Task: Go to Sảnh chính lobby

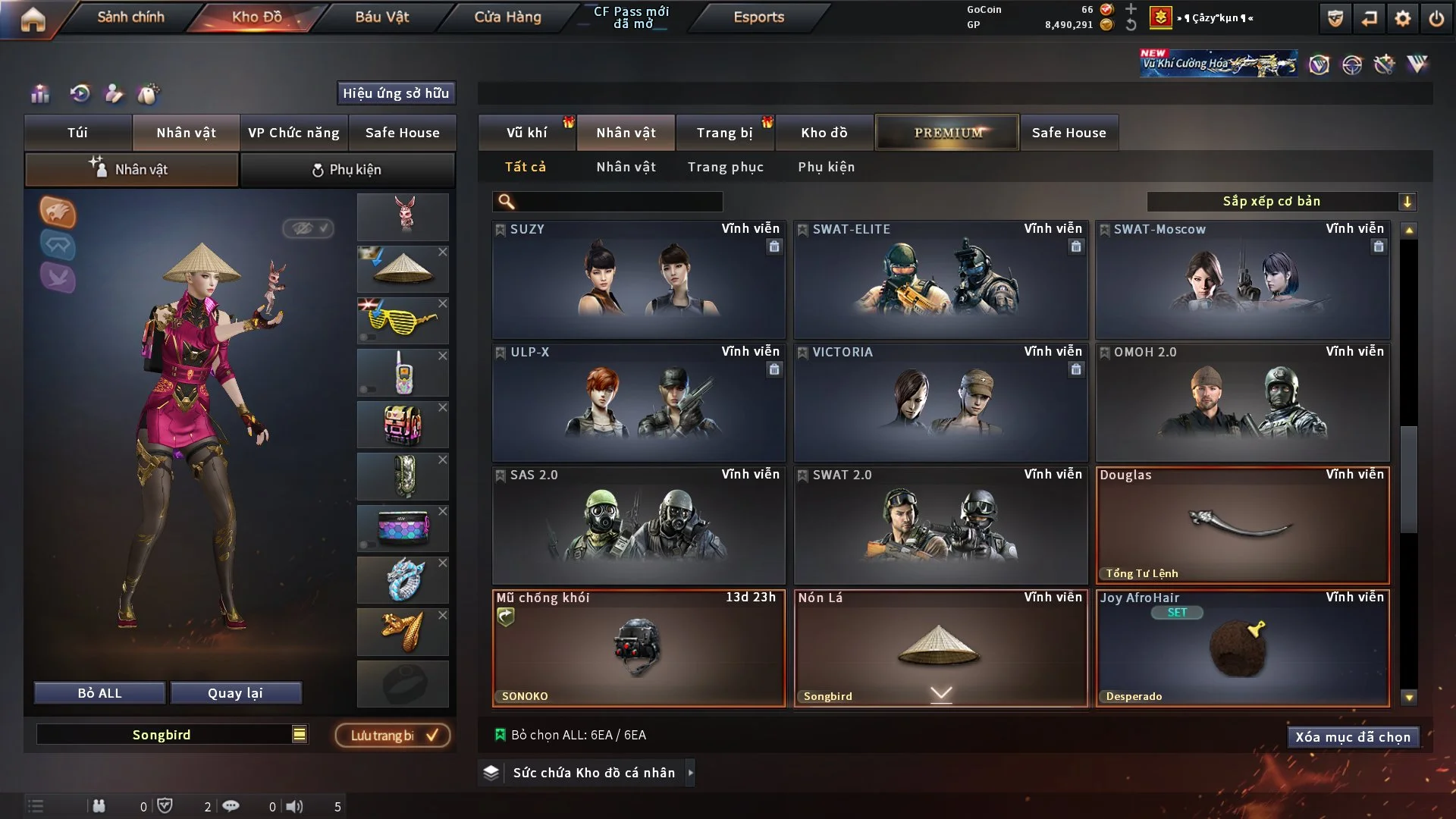Action: coord(130,17)
